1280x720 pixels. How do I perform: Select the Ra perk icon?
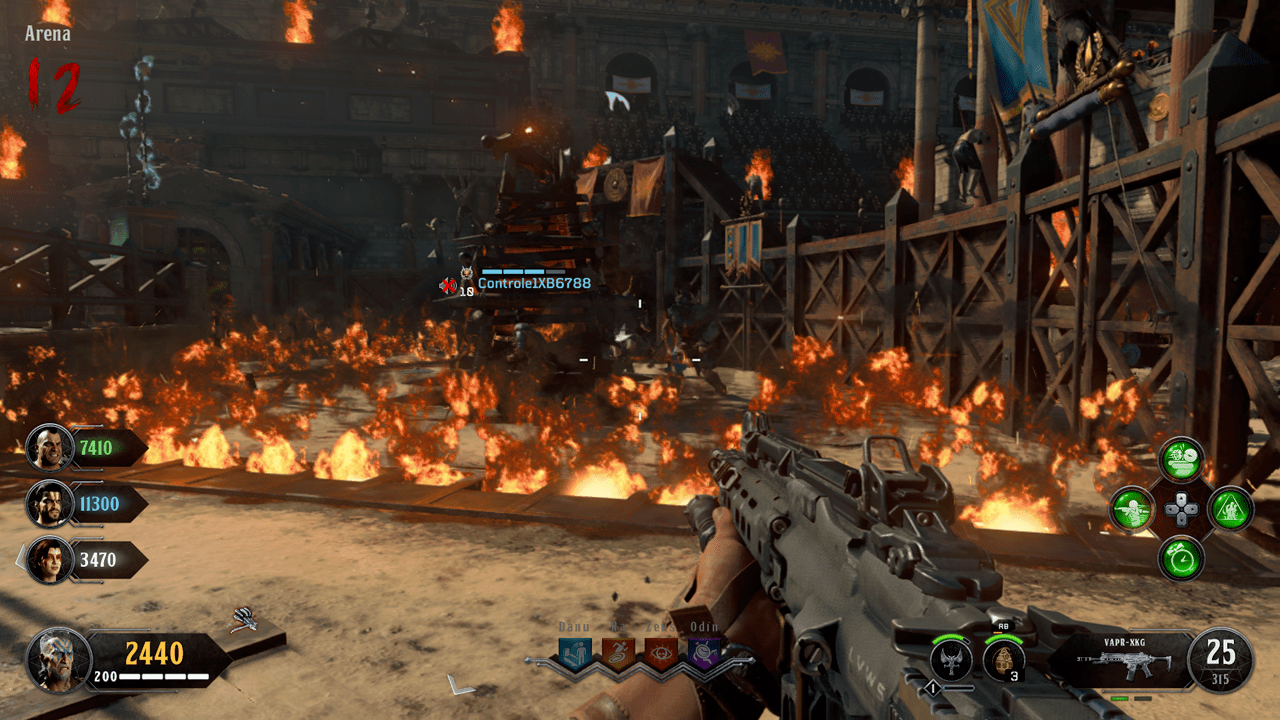point(618,650)
